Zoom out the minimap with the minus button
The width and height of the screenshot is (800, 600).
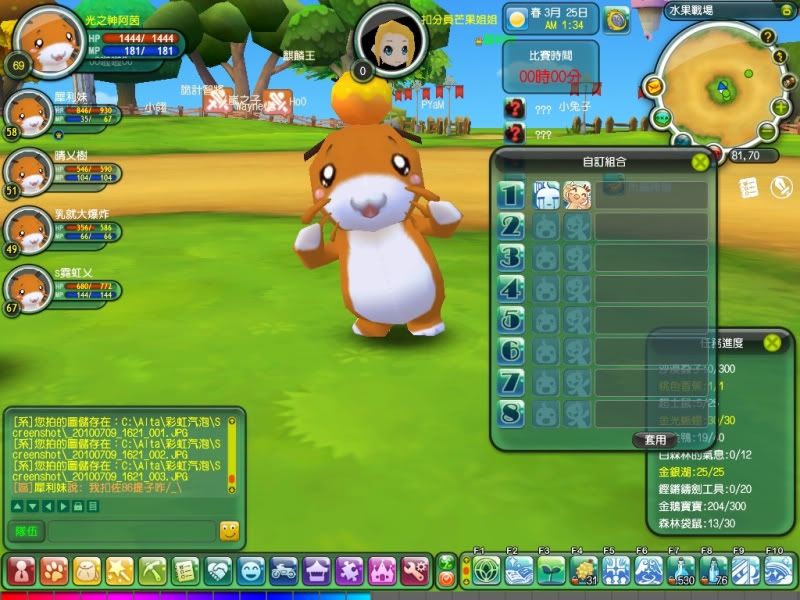[x=767, y=131]
